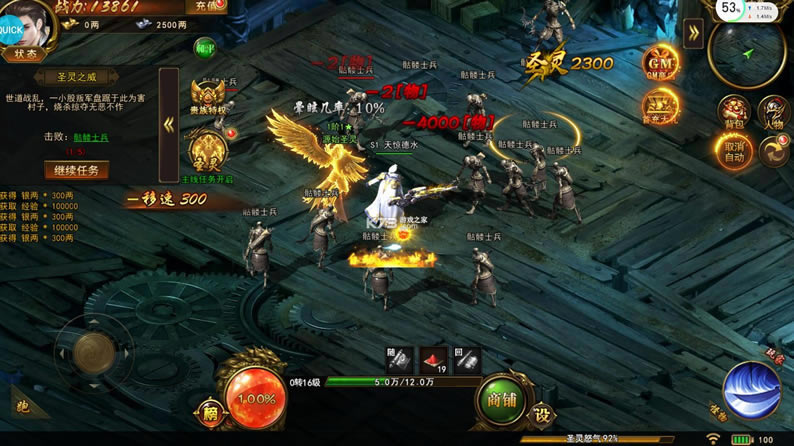Open the 状态 status label under portrait
The width and height of the screenshot is (794, 446).
[25, 54]
